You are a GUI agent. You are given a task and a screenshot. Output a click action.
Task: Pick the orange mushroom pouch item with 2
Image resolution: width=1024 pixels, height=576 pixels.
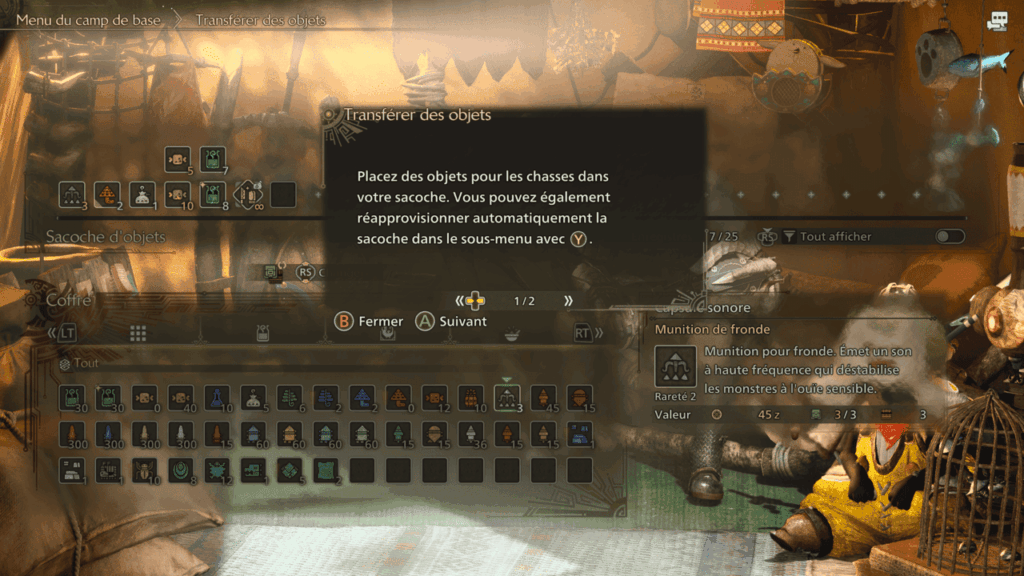click(x=107, y=194)
